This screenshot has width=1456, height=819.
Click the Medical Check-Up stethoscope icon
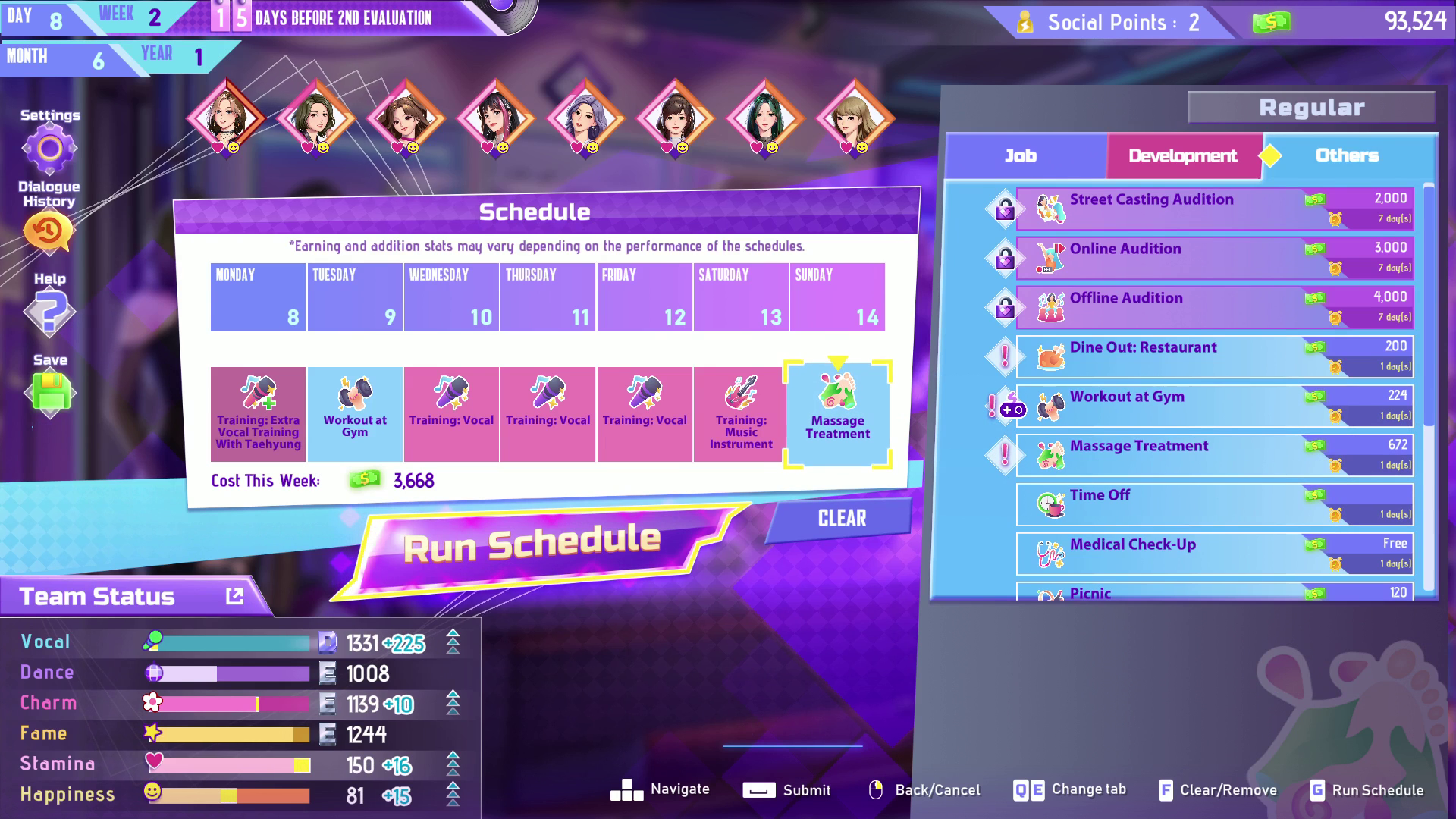pyautogui.click(x=1049, y=553)
